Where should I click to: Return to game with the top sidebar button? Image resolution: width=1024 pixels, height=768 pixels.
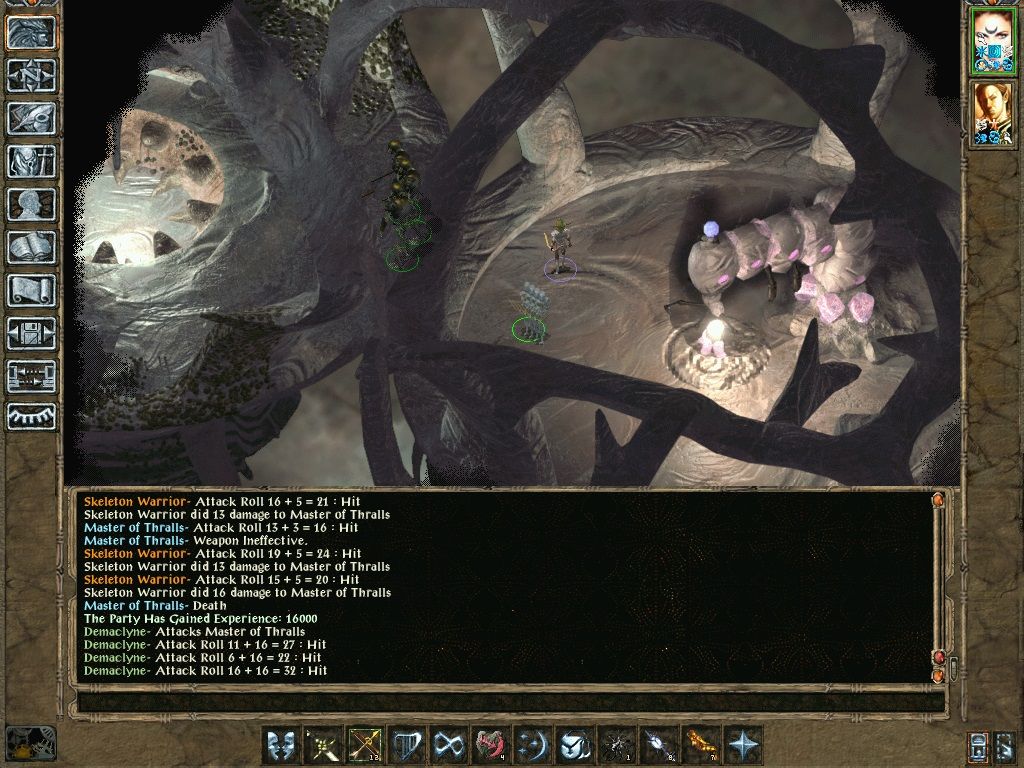click(x=31, y=33)
